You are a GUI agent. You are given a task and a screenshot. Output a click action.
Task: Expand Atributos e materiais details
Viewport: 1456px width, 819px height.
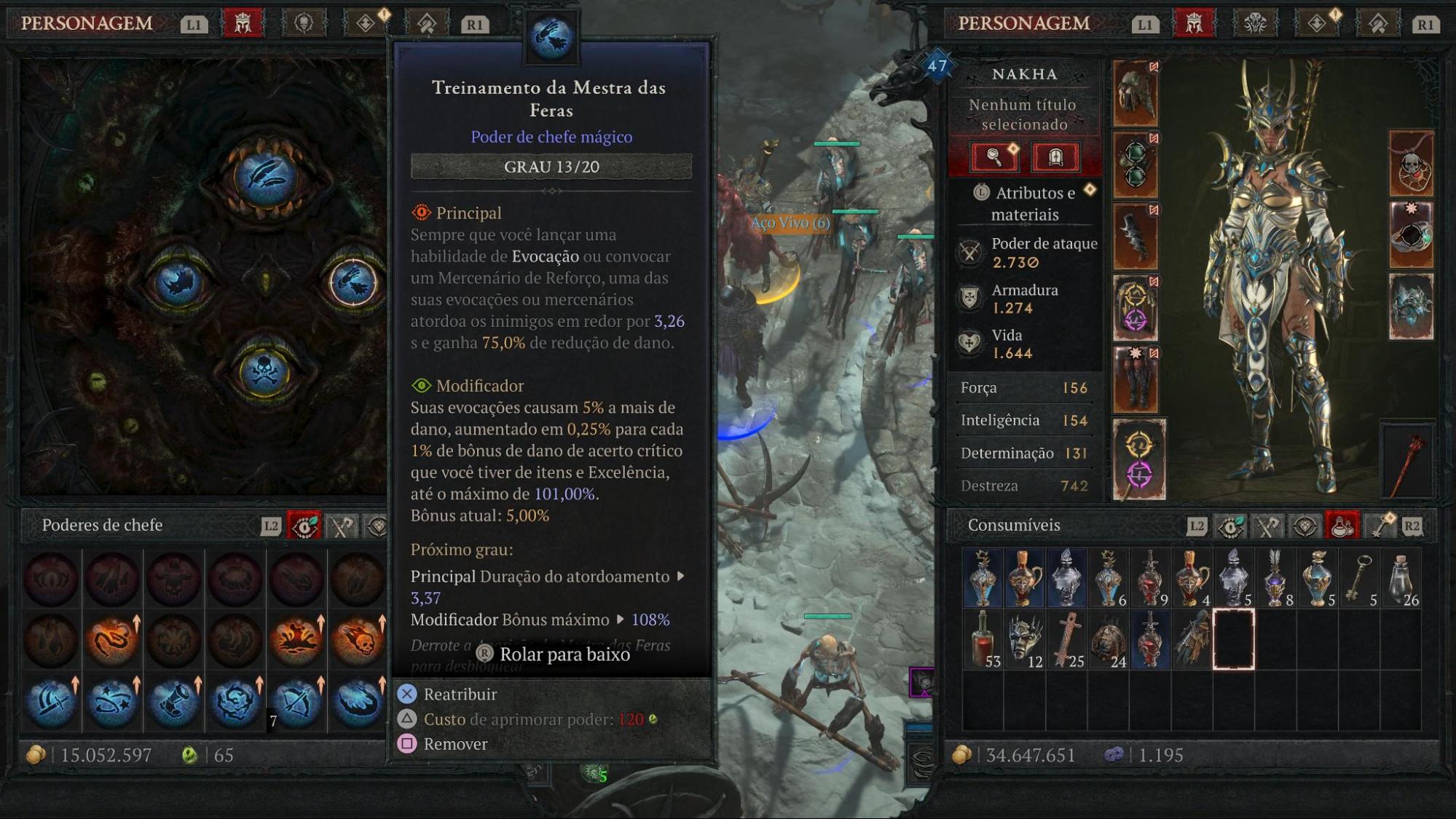[1024, 203]
